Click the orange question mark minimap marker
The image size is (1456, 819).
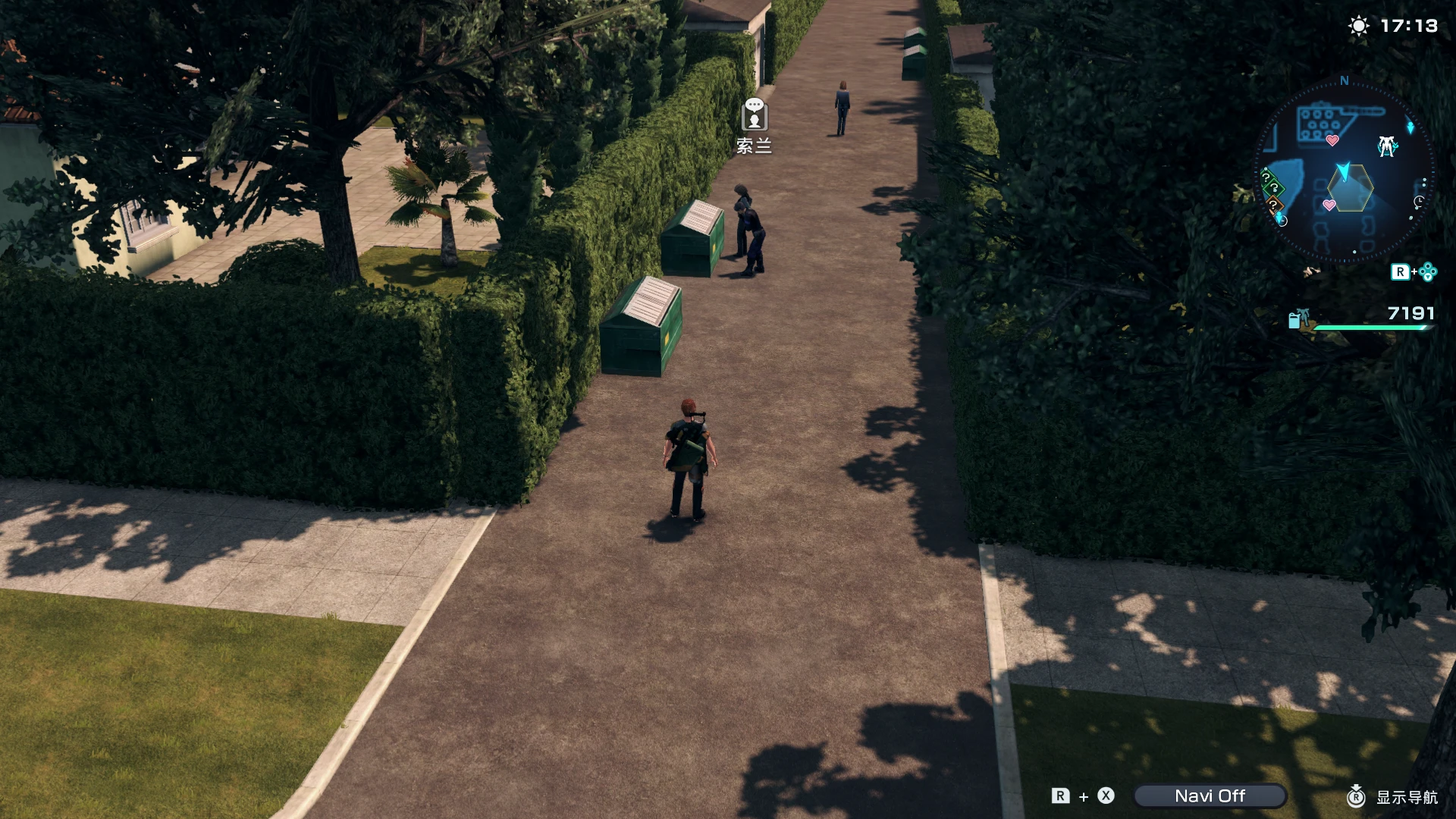[1273, 205]
